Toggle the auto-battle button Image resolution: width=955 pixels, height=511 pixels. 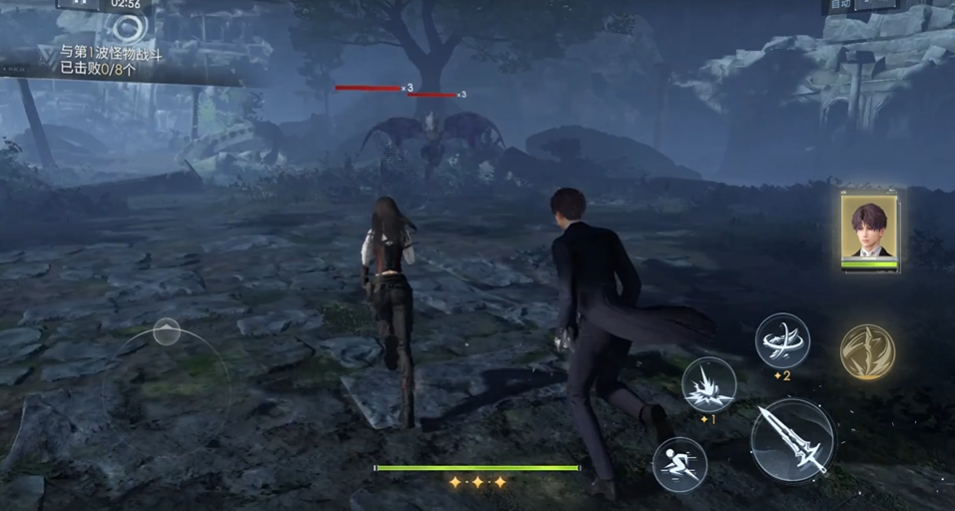tap(839, 5)
